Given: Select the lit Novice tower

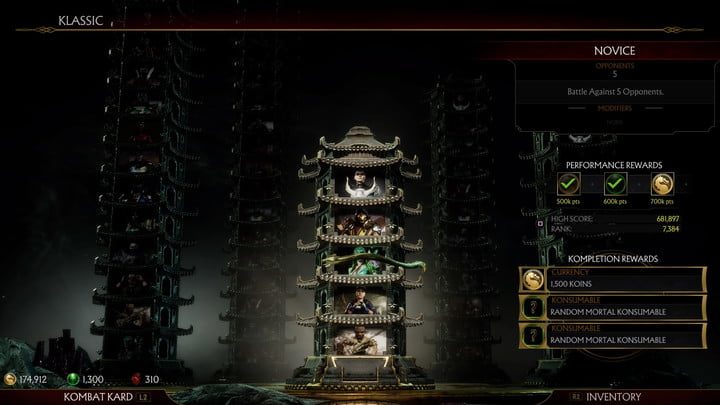Looking at the screenshot, I should coord(359,260).
